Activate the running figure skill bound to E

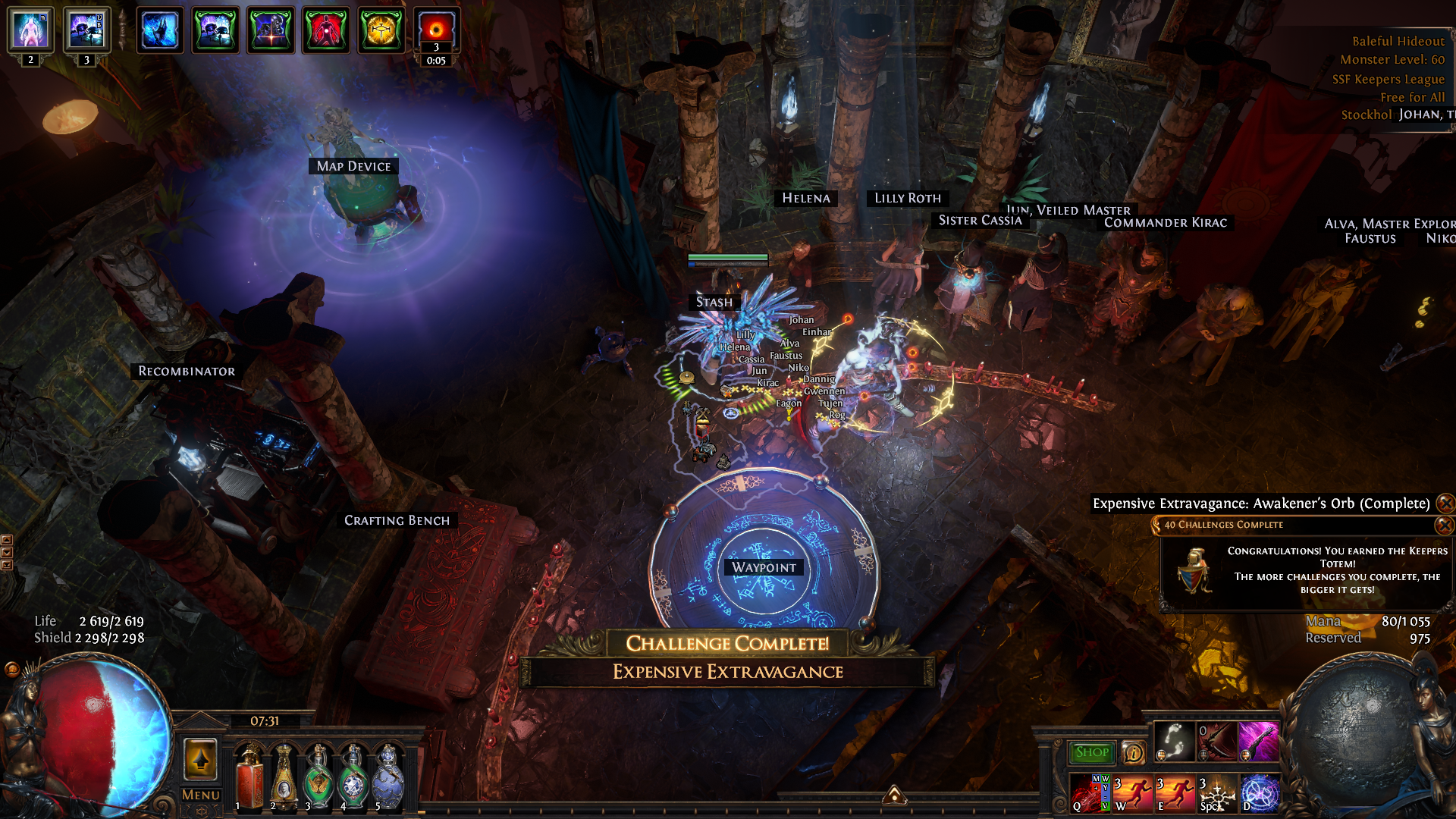pyautogui.click(x=1175, y=793)
